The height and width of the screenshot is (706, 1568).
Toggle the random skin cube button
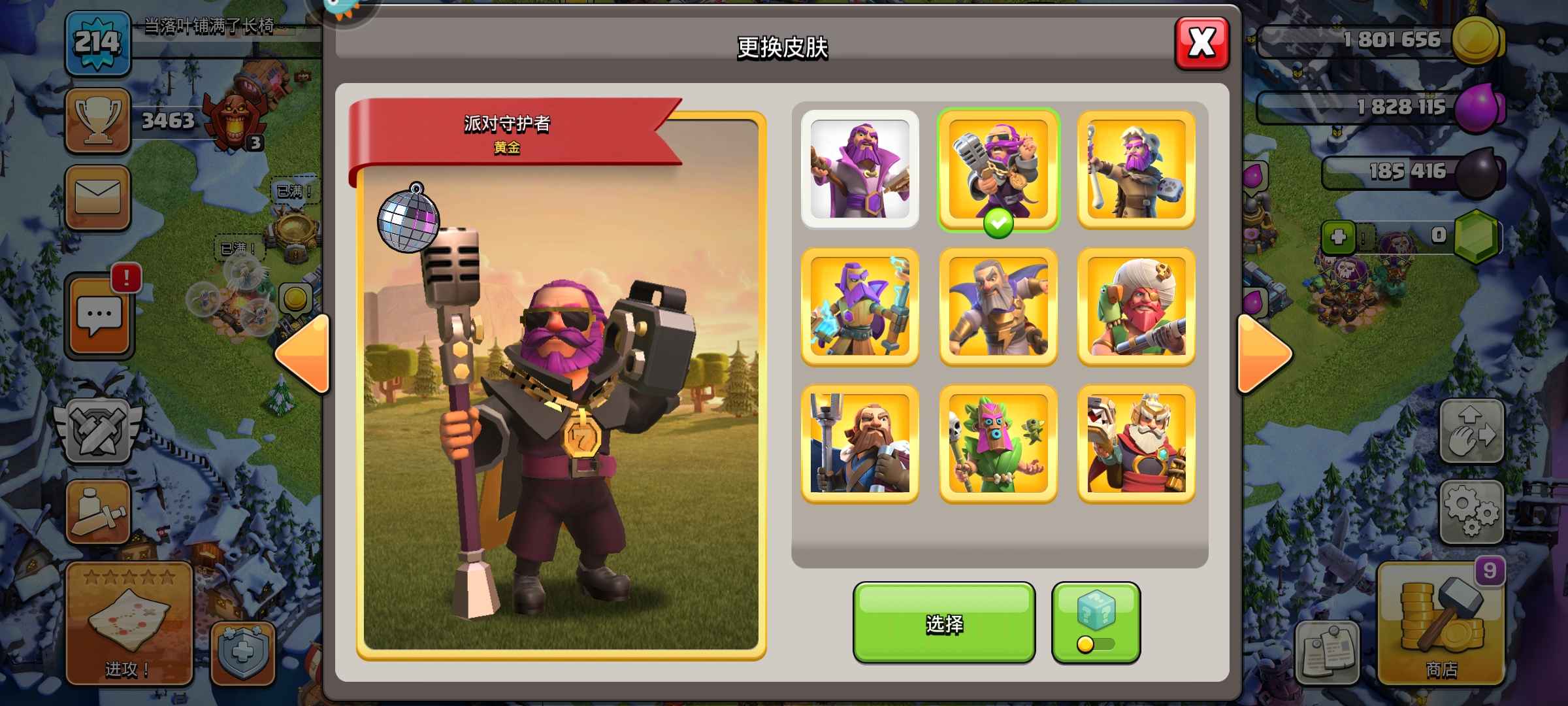(x=1096, y=623)
